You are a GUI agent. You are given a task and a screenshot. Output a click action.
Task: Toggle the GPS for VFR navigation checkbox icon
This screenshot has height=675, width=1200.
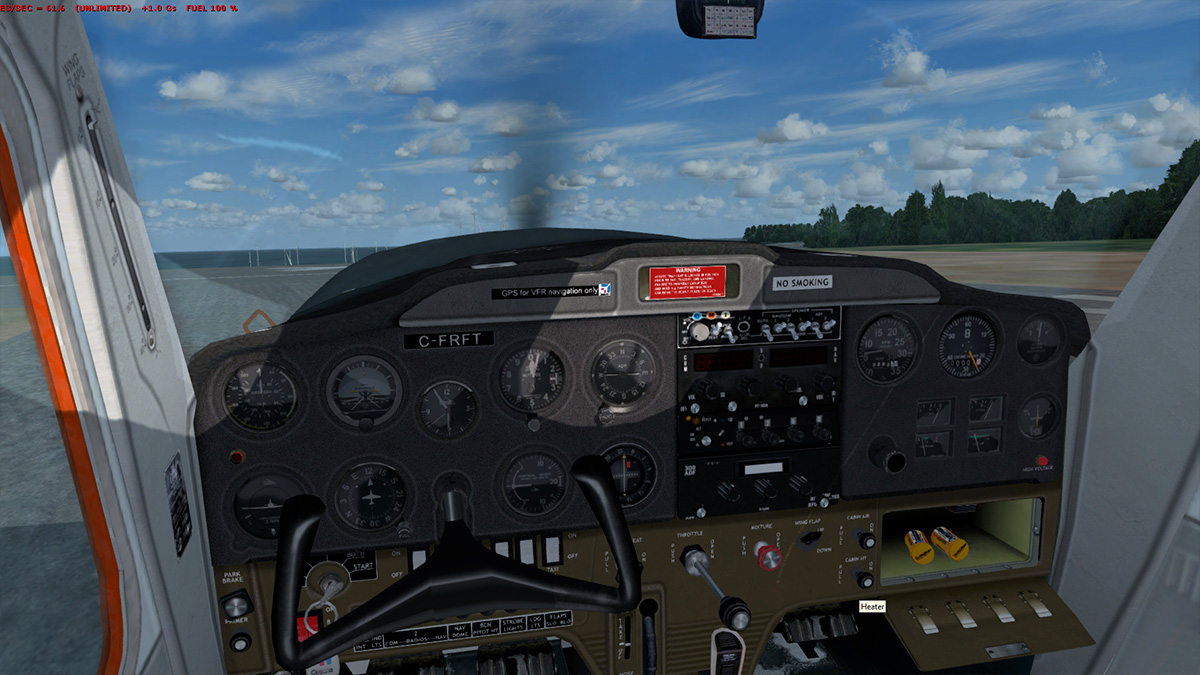tap(605, 290)
